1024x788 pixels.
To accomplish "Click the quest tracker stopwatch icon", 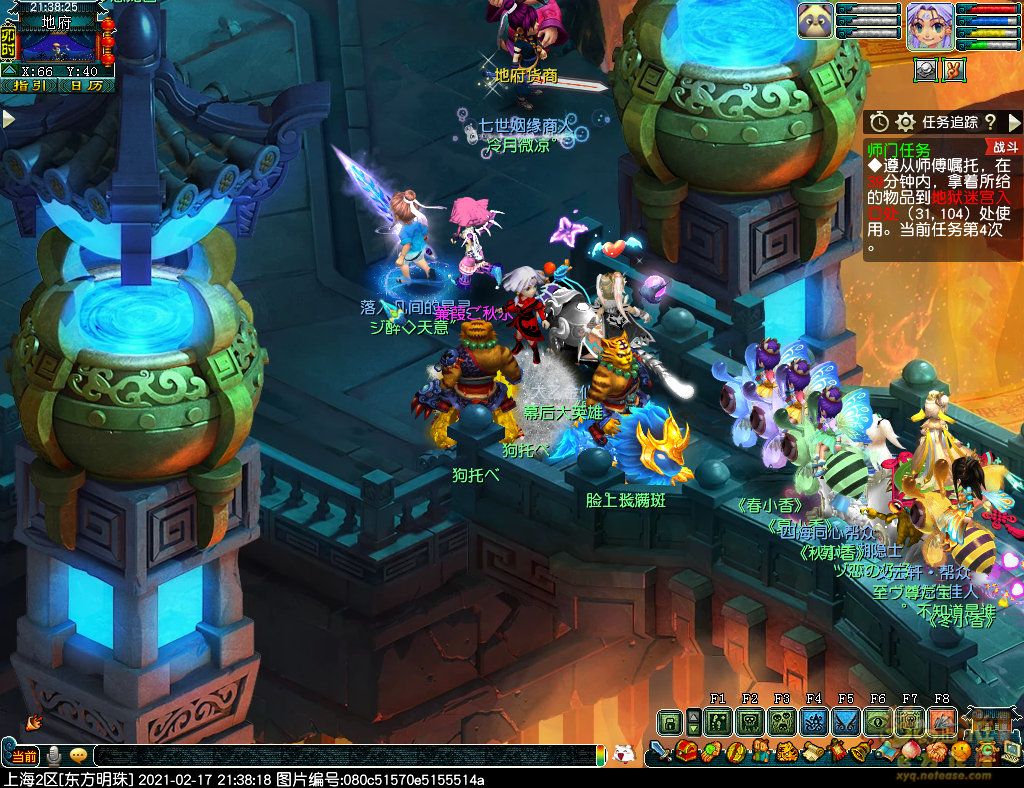I will (879, 122).
